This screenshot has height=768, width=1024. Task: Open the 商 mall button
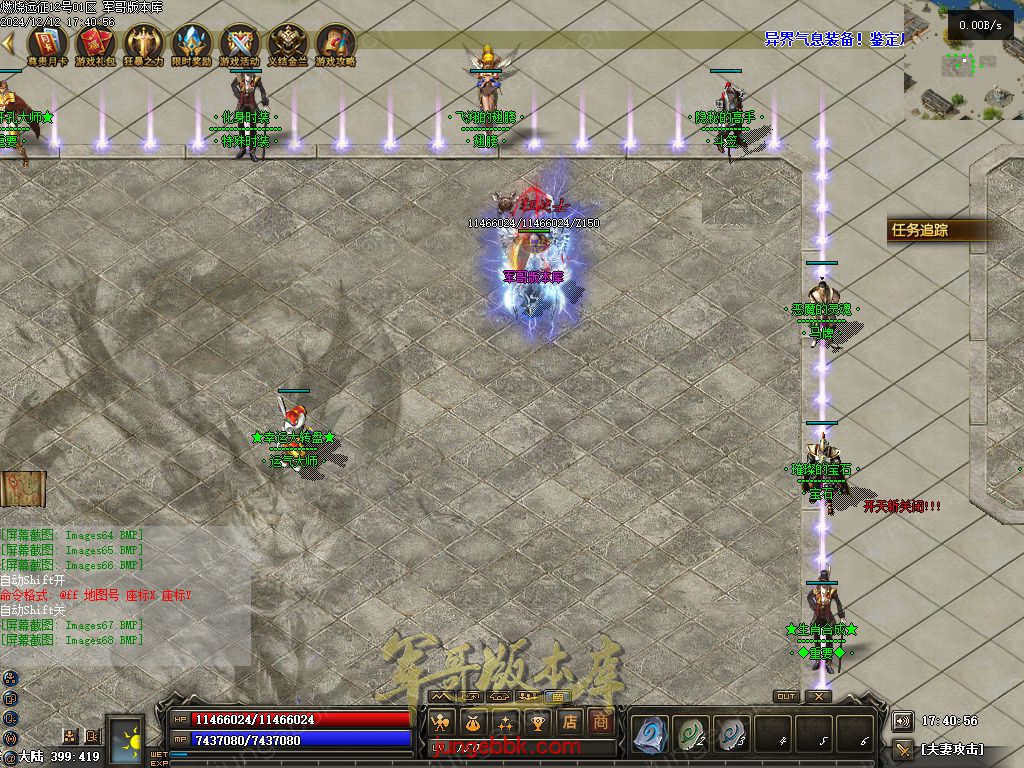[600, 722]
